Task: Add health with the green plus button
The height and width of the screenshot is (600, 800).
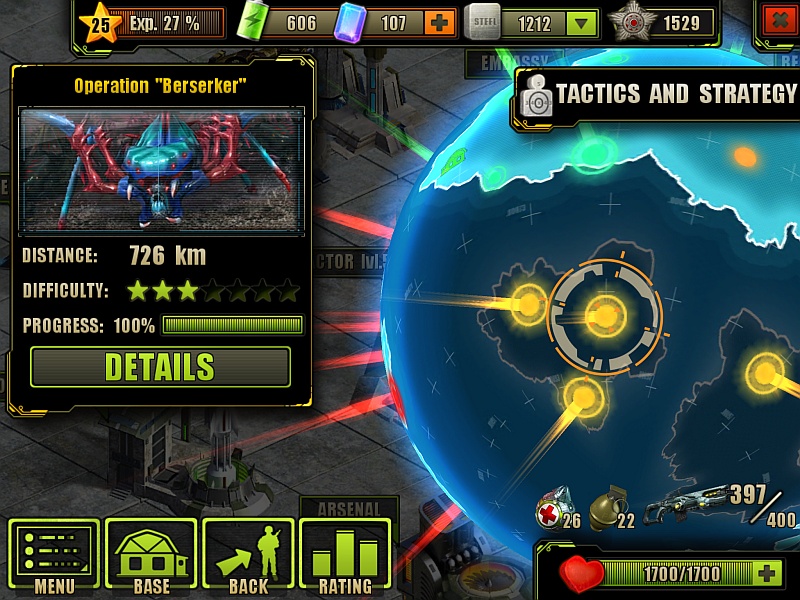Action: (x=767, y=573)
